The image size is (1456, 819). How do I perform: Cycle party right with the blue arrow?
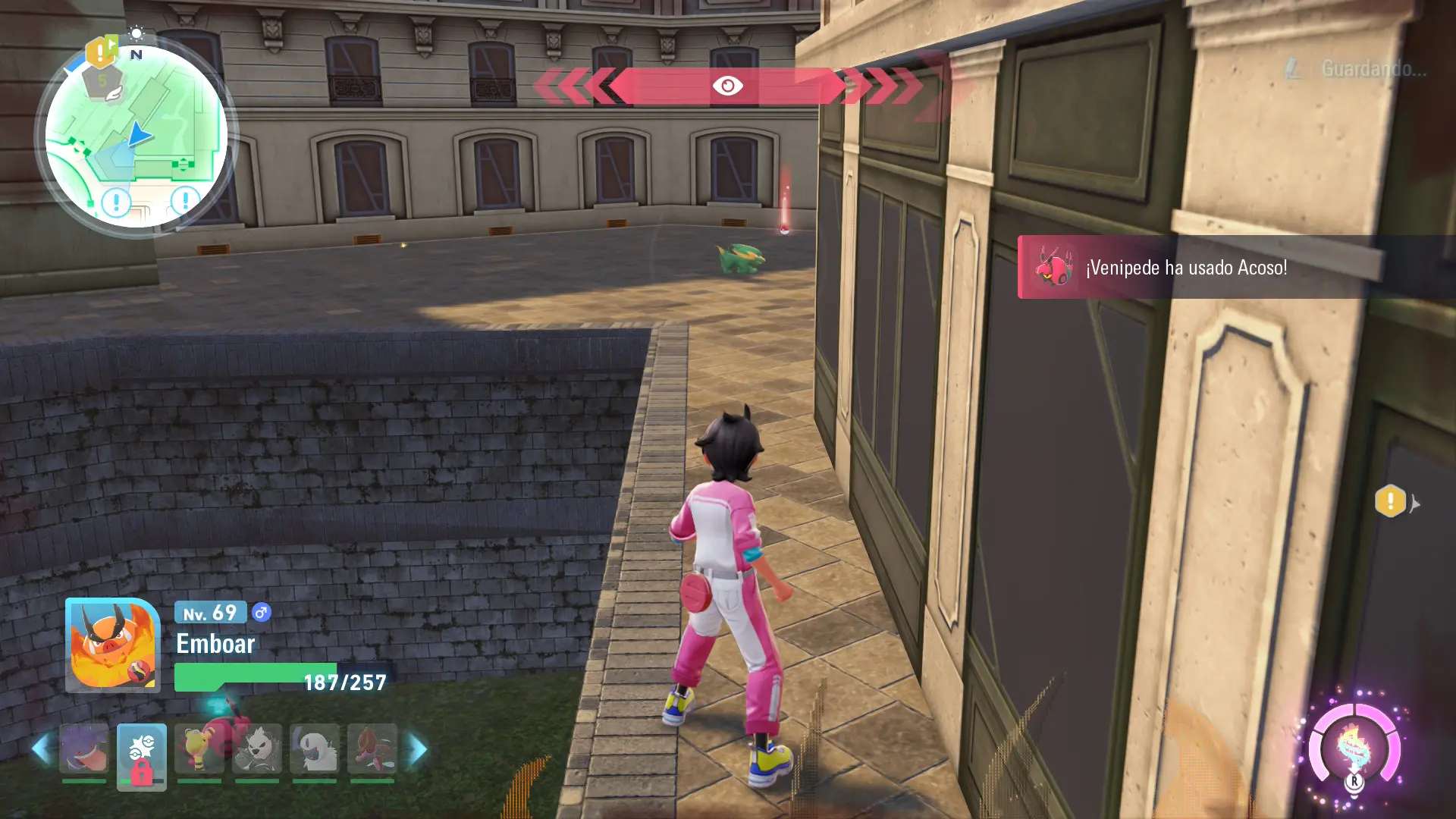[418, 748]
